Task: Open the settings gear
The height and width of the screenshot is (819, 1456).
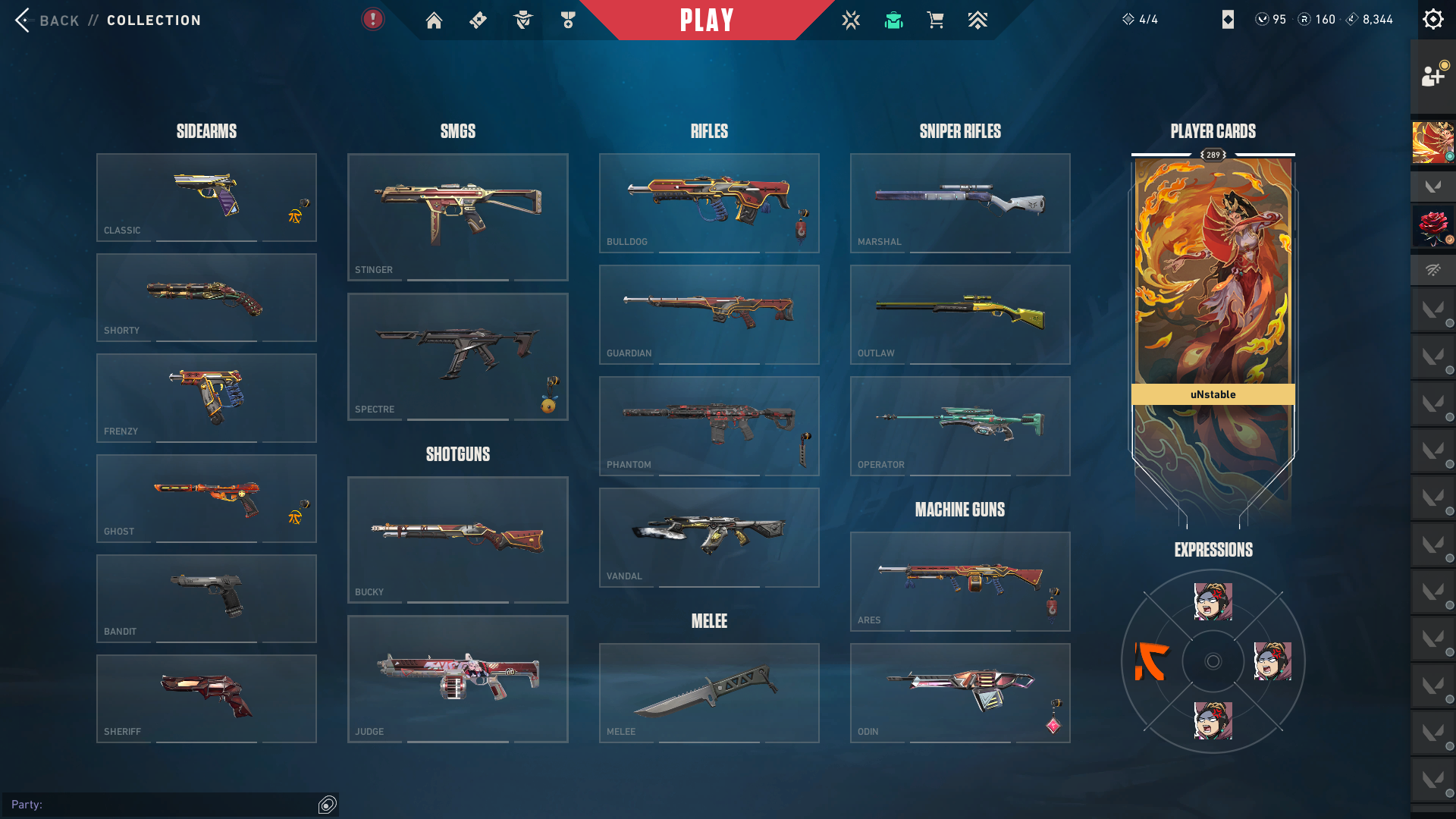Action: click(1432, 20)
